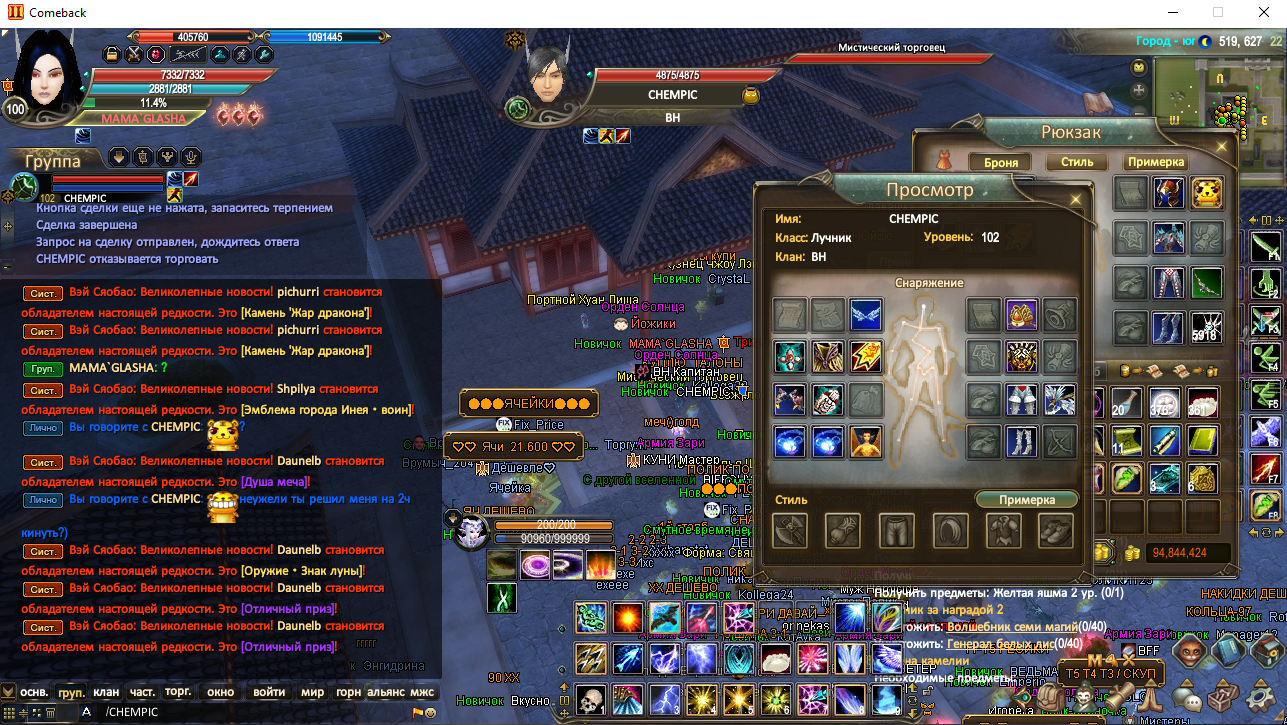
Task: Click the Броня button in the backpack
Action: click(x=1001, y=161)
